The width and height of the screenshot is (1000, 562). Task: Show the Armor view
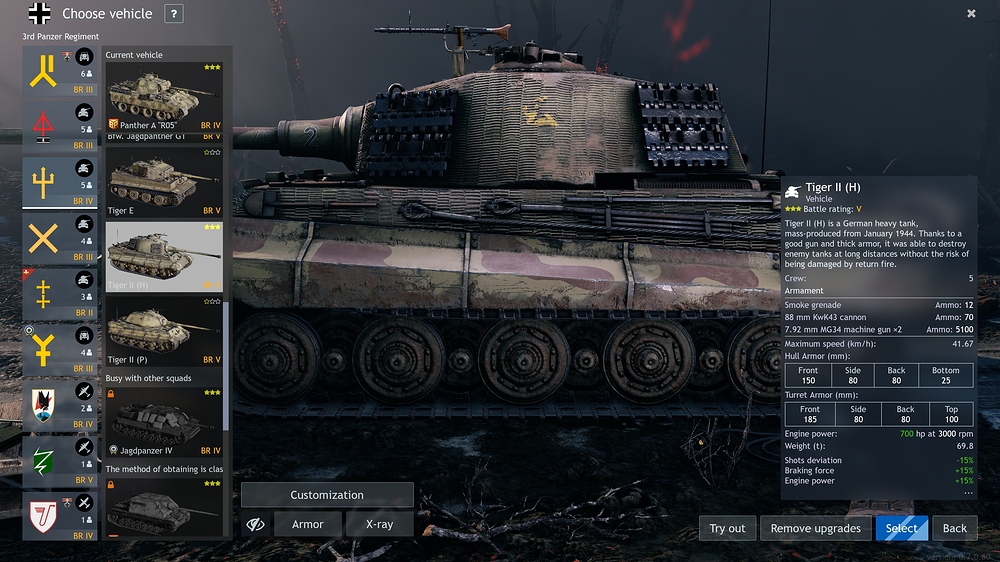(308, 524)
